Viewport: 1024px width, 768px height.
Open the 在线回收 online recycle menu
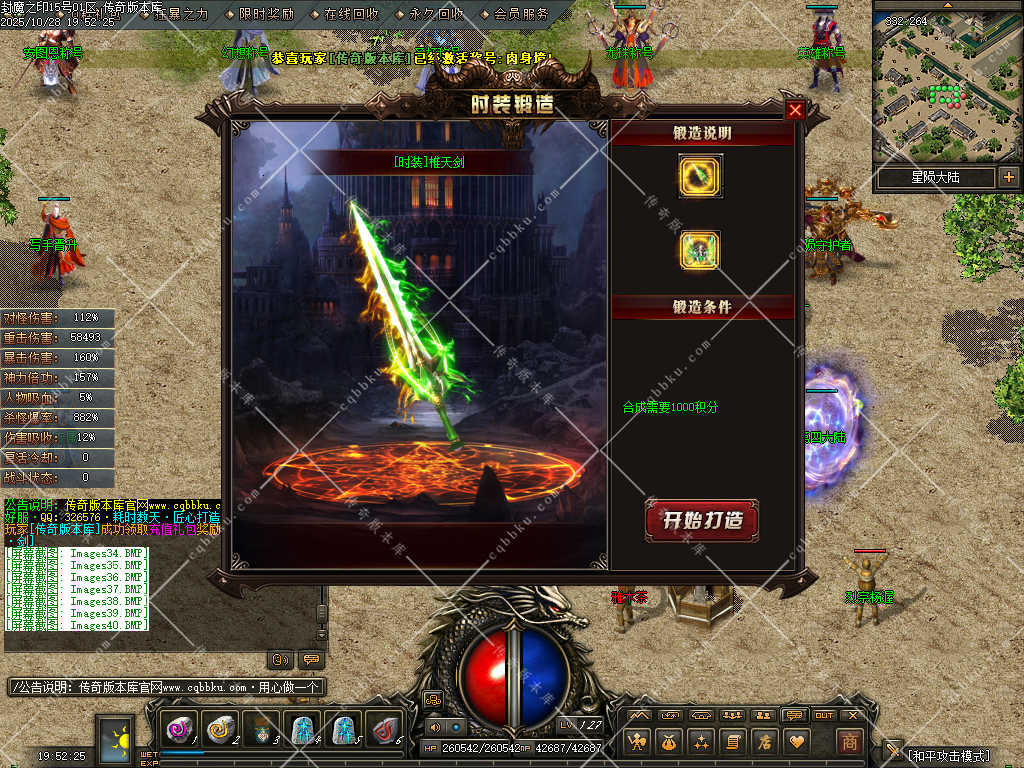point(351,14)
